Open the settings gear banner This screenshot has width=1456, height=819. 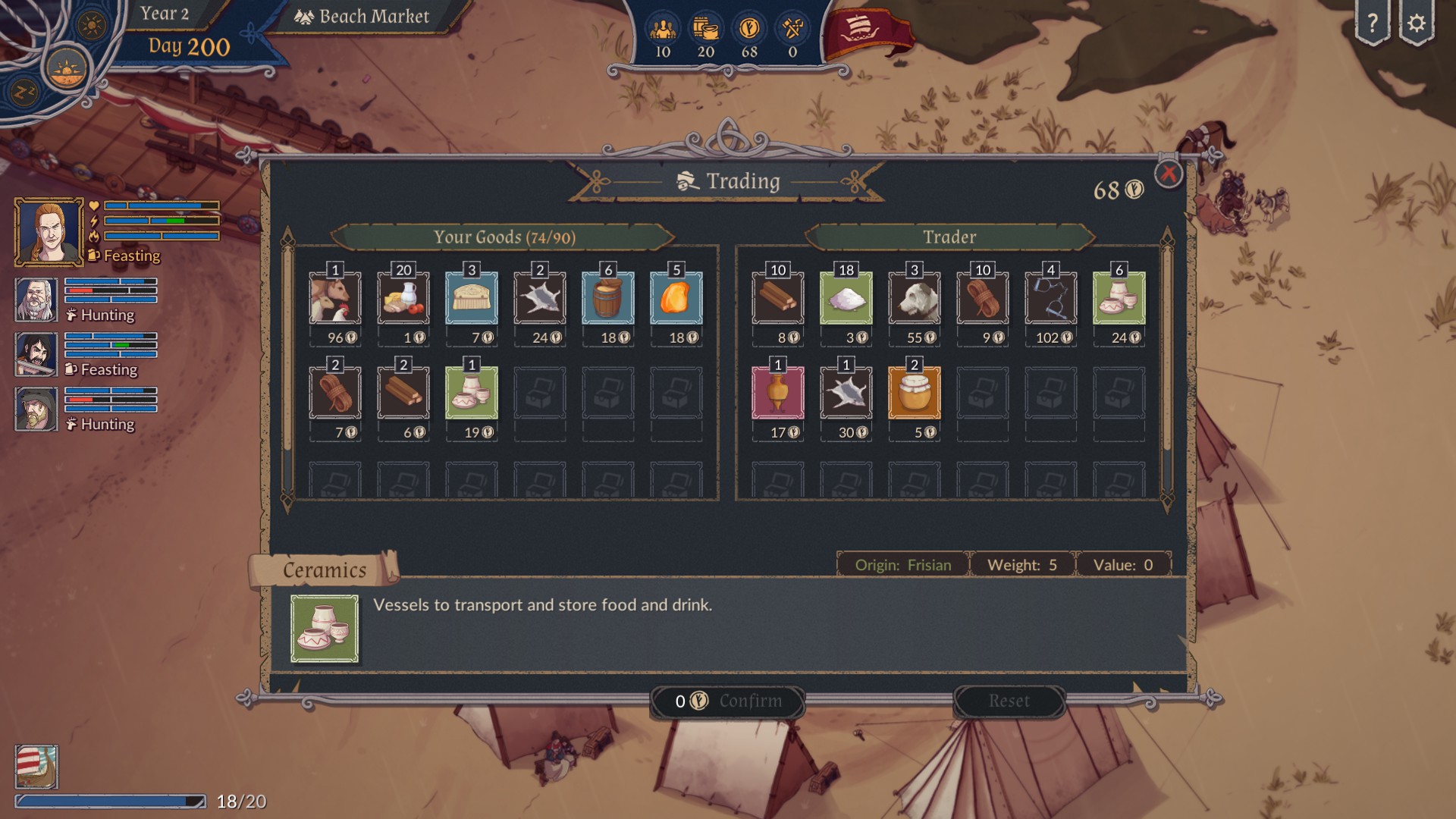(x=1416, y=24)
